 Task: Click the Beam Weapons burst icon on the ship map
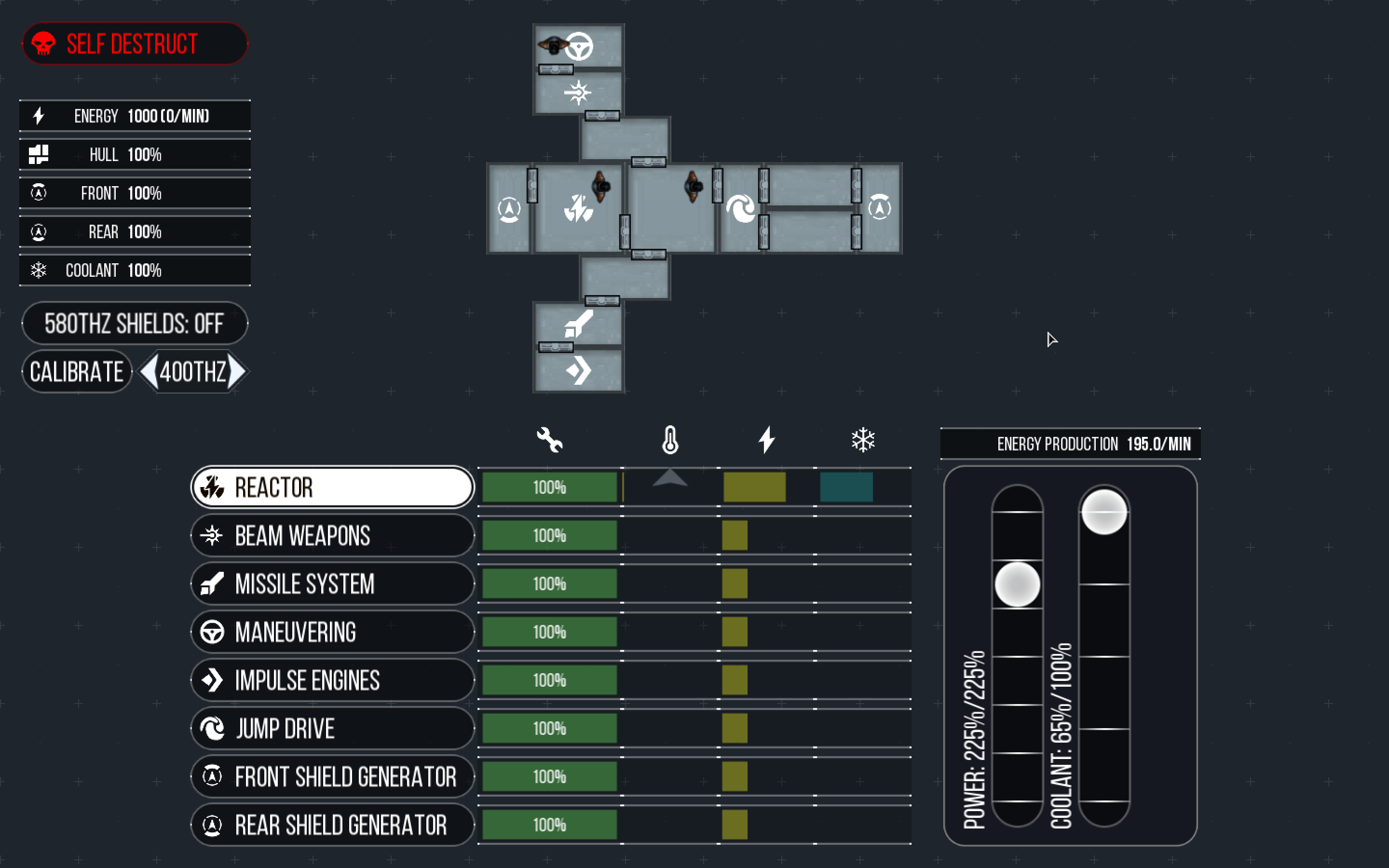tap(580, 92)
